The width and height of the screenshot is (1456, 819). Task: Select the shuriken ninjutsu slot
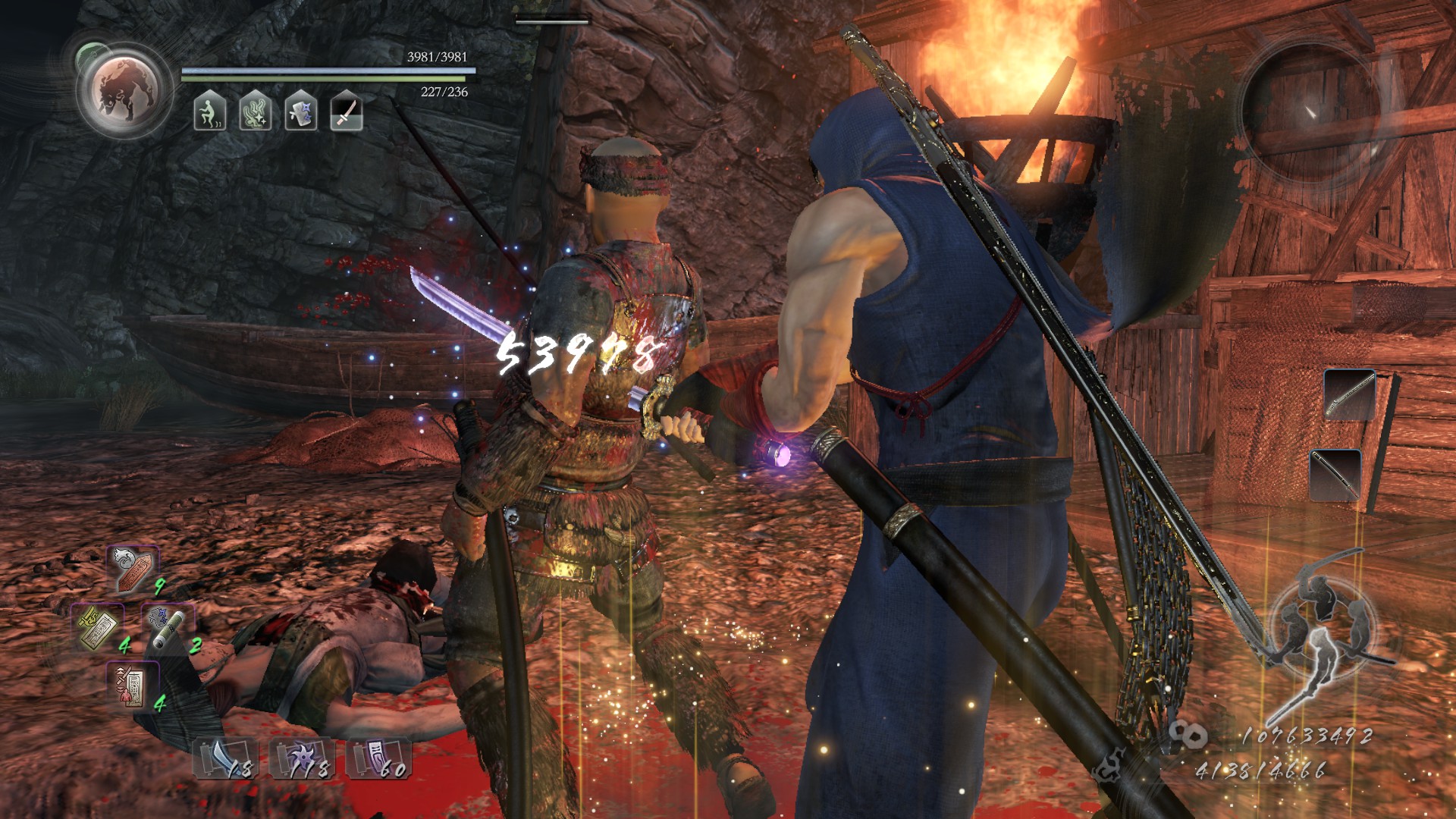pos(302,757)
